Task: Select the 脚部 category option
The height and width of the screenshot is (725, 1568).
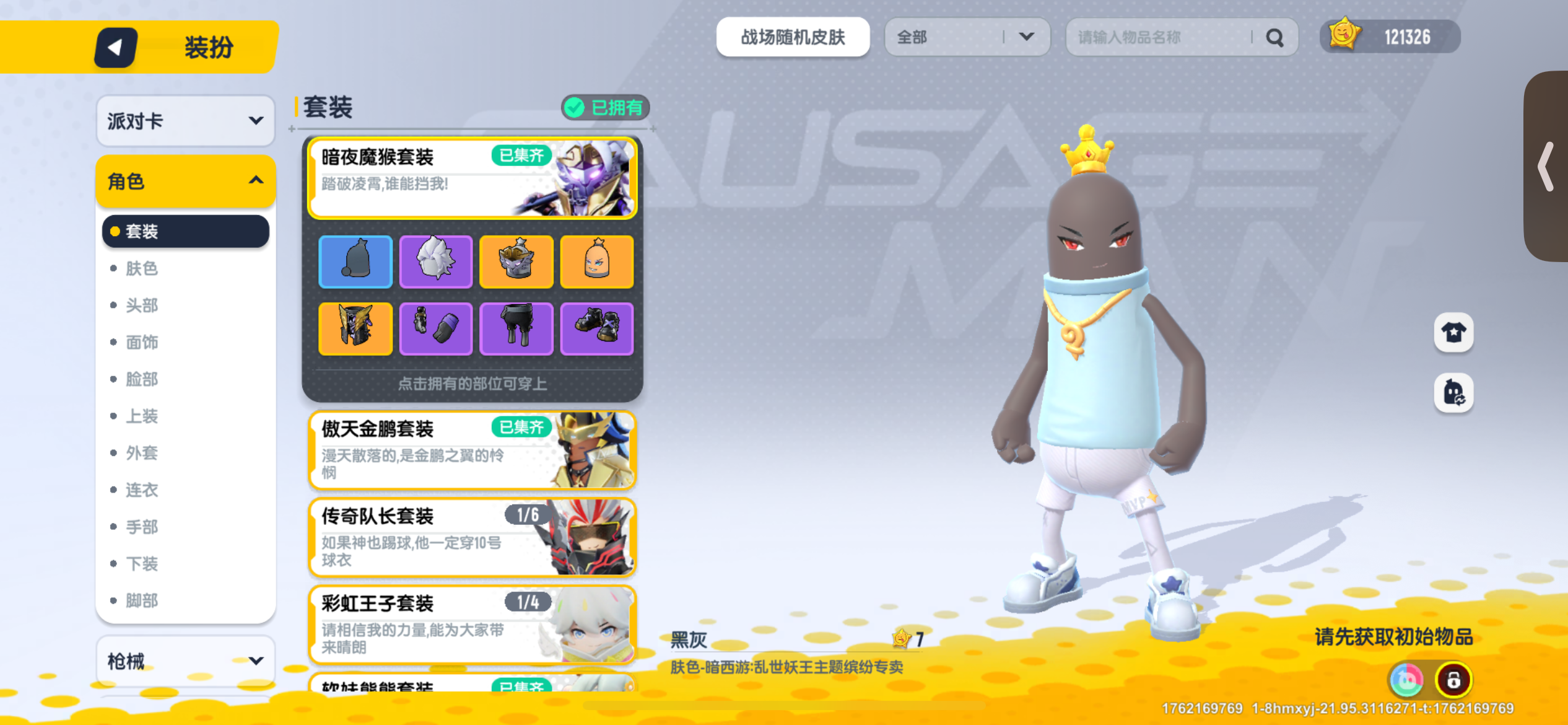Action: point(142,600)
